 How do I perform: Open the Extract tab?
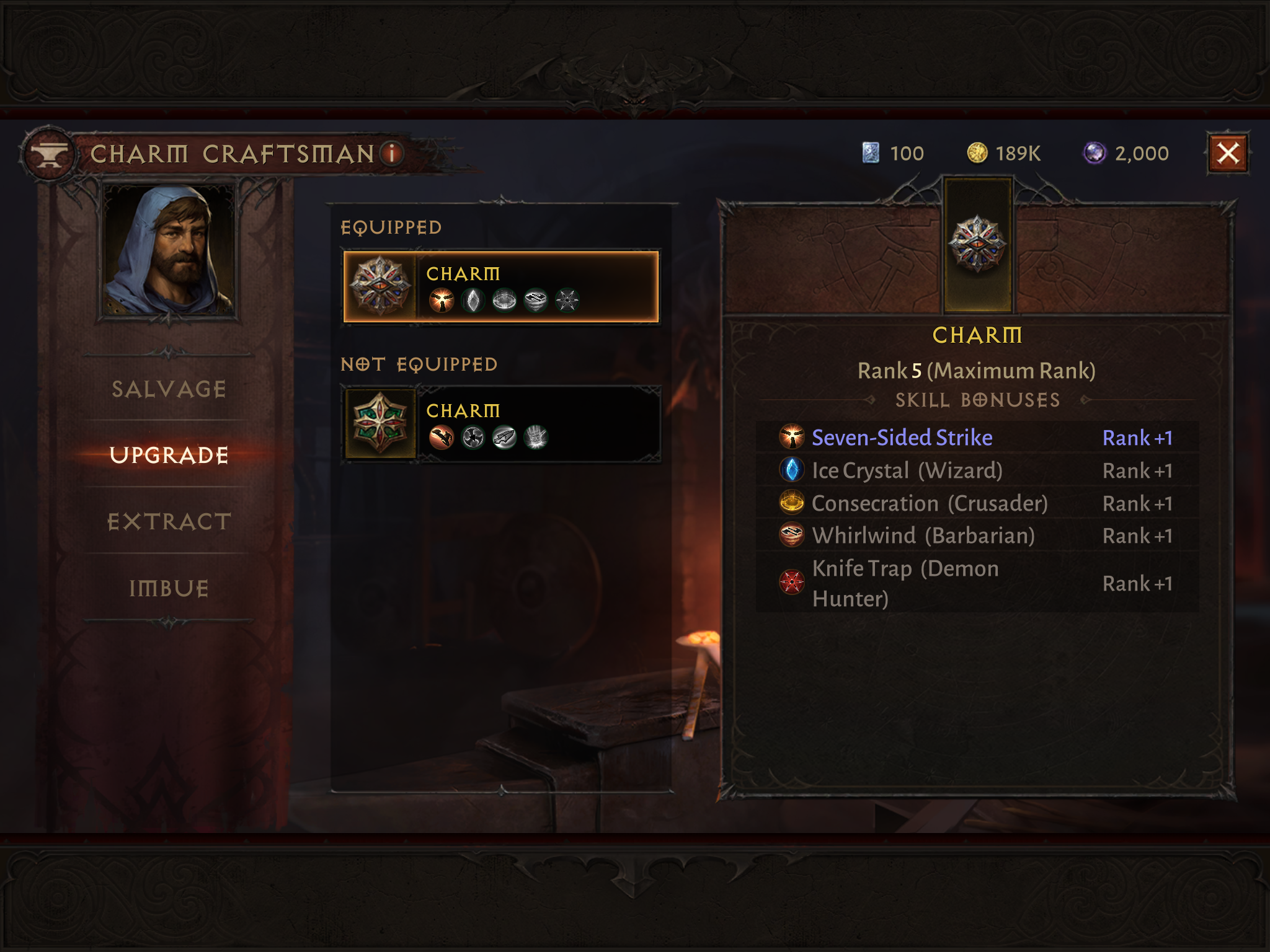(169, 522)
